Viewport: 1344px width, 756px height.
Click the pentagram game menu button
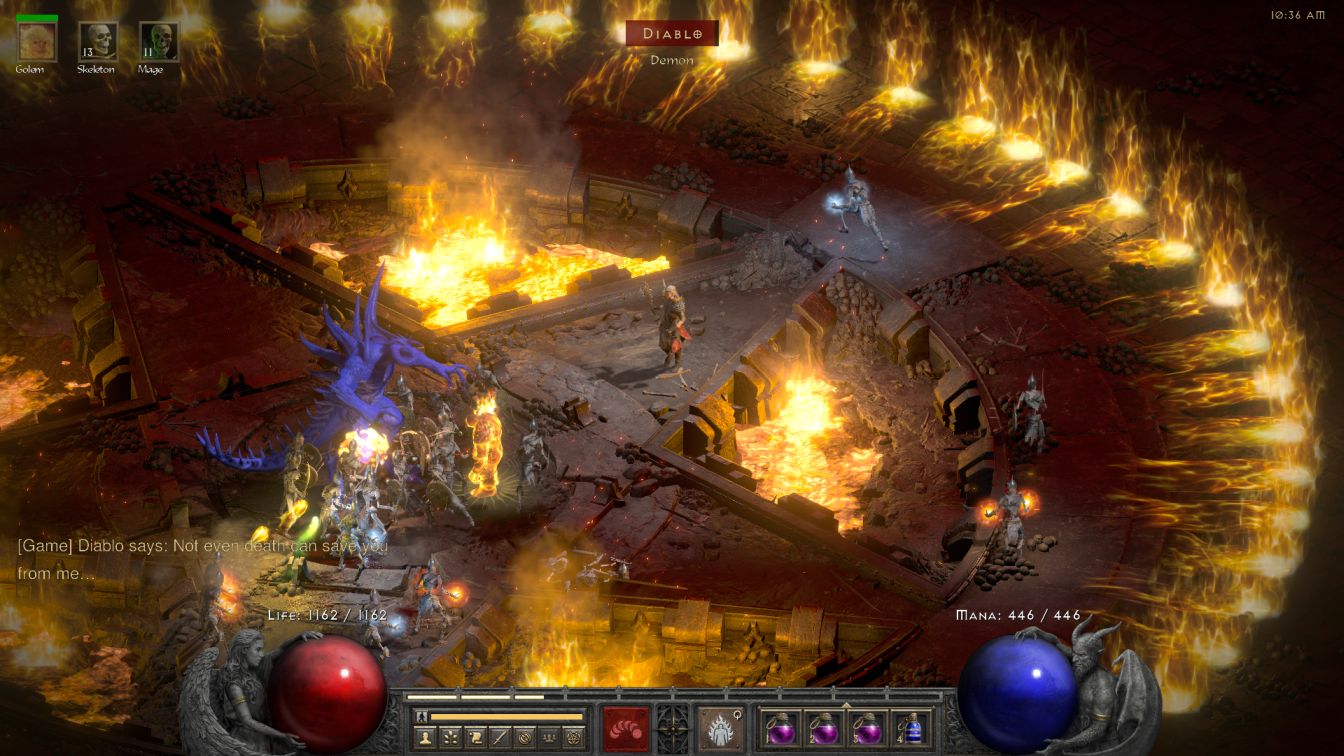click(x=574, y=737)
